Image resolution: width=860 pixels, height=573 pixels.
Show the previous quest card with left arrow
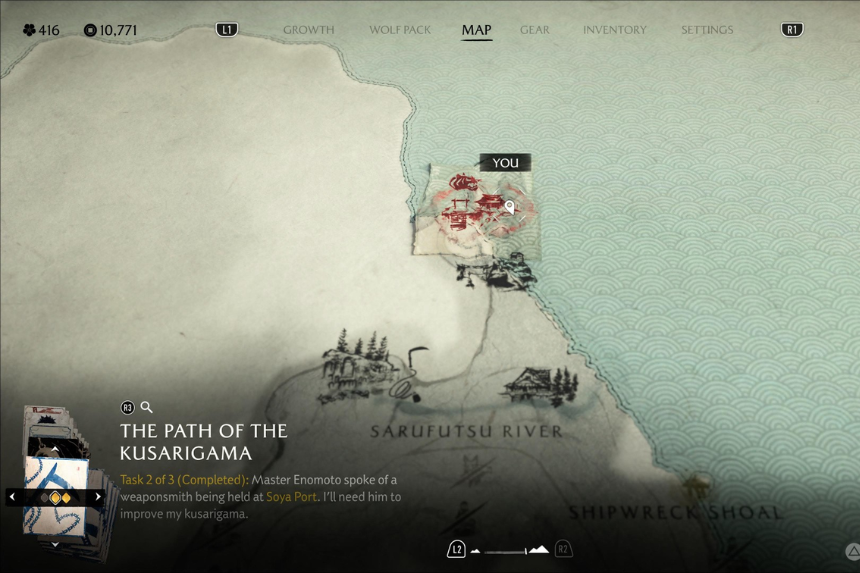pos(12,497)
